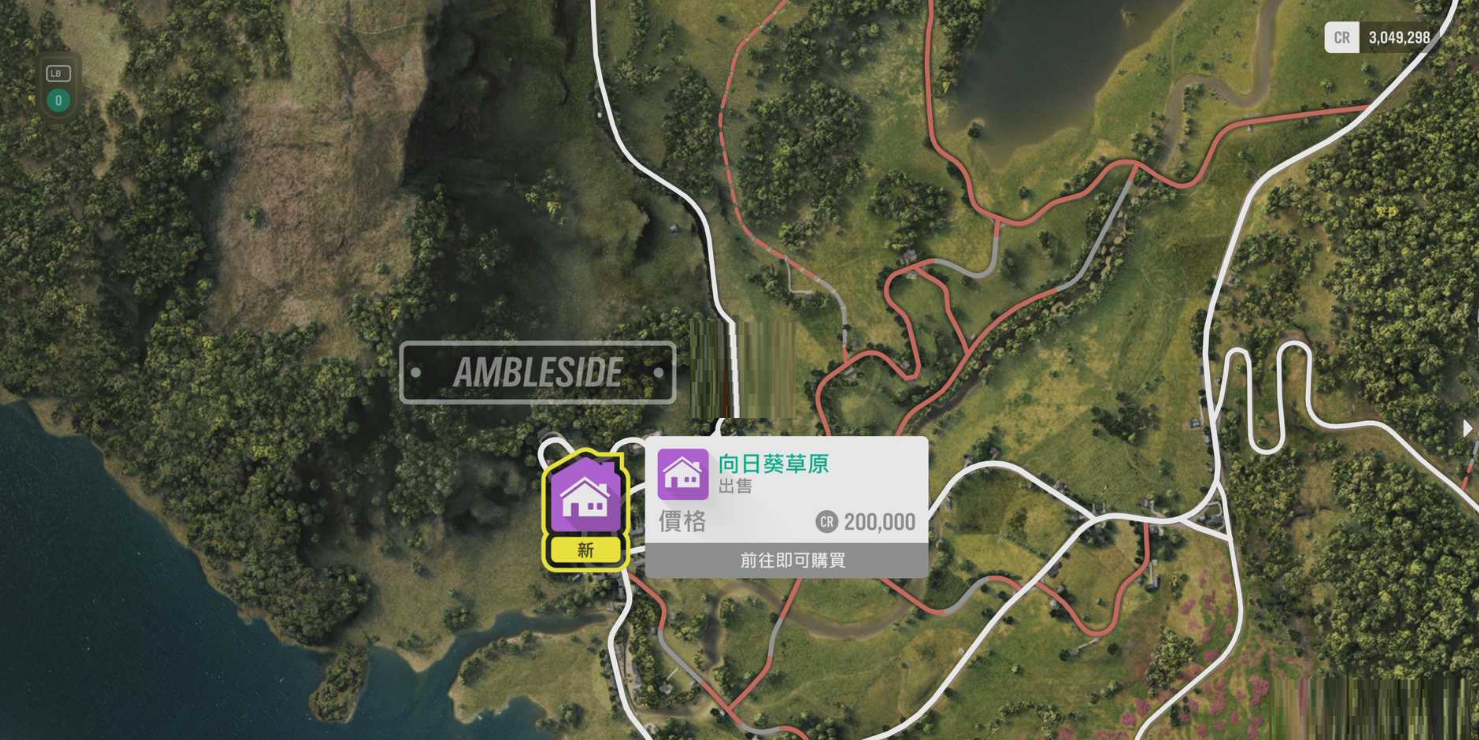The image size is (1479, 740).
Task: Click the green counter bubble below LB
Action: pos(57,100)
